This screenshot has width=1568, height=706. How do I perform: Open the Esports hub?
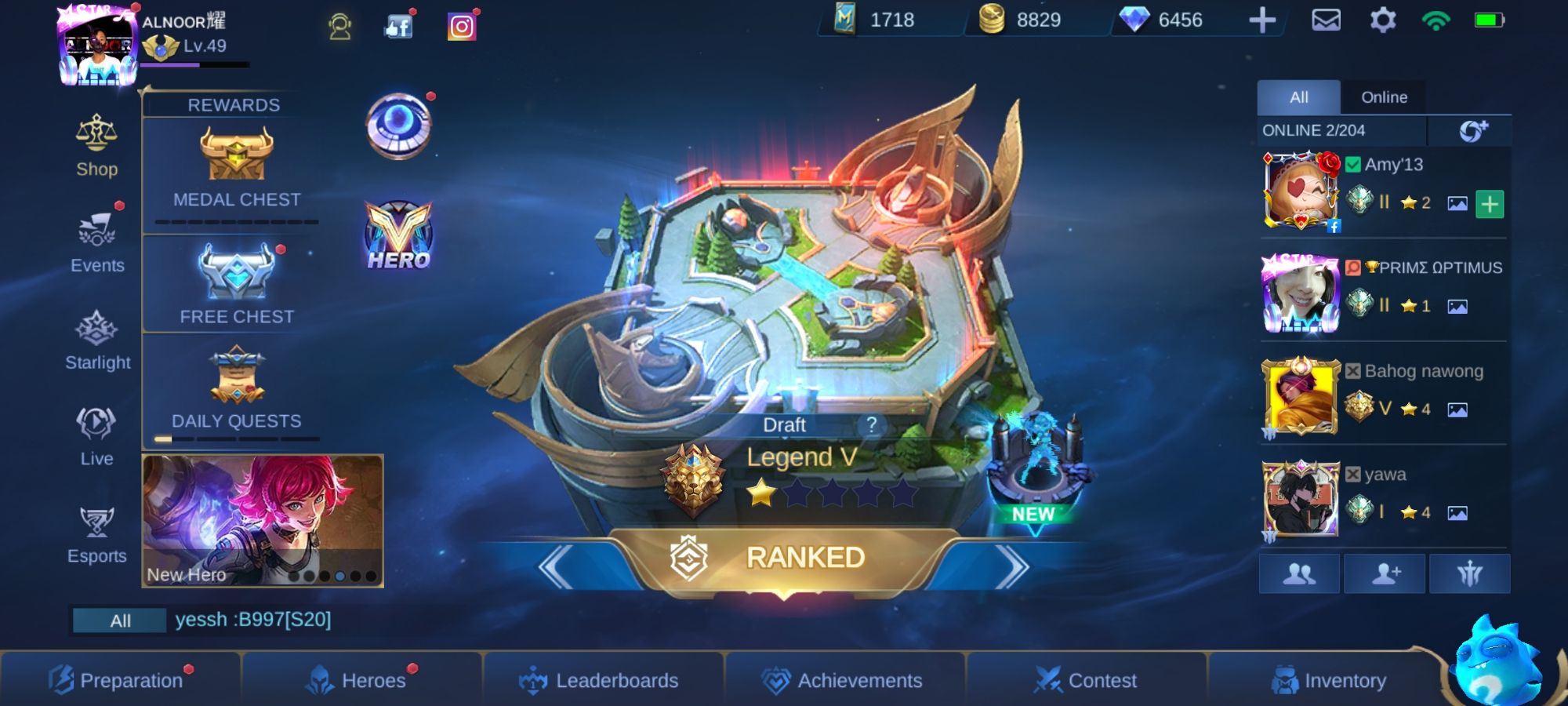96,532
